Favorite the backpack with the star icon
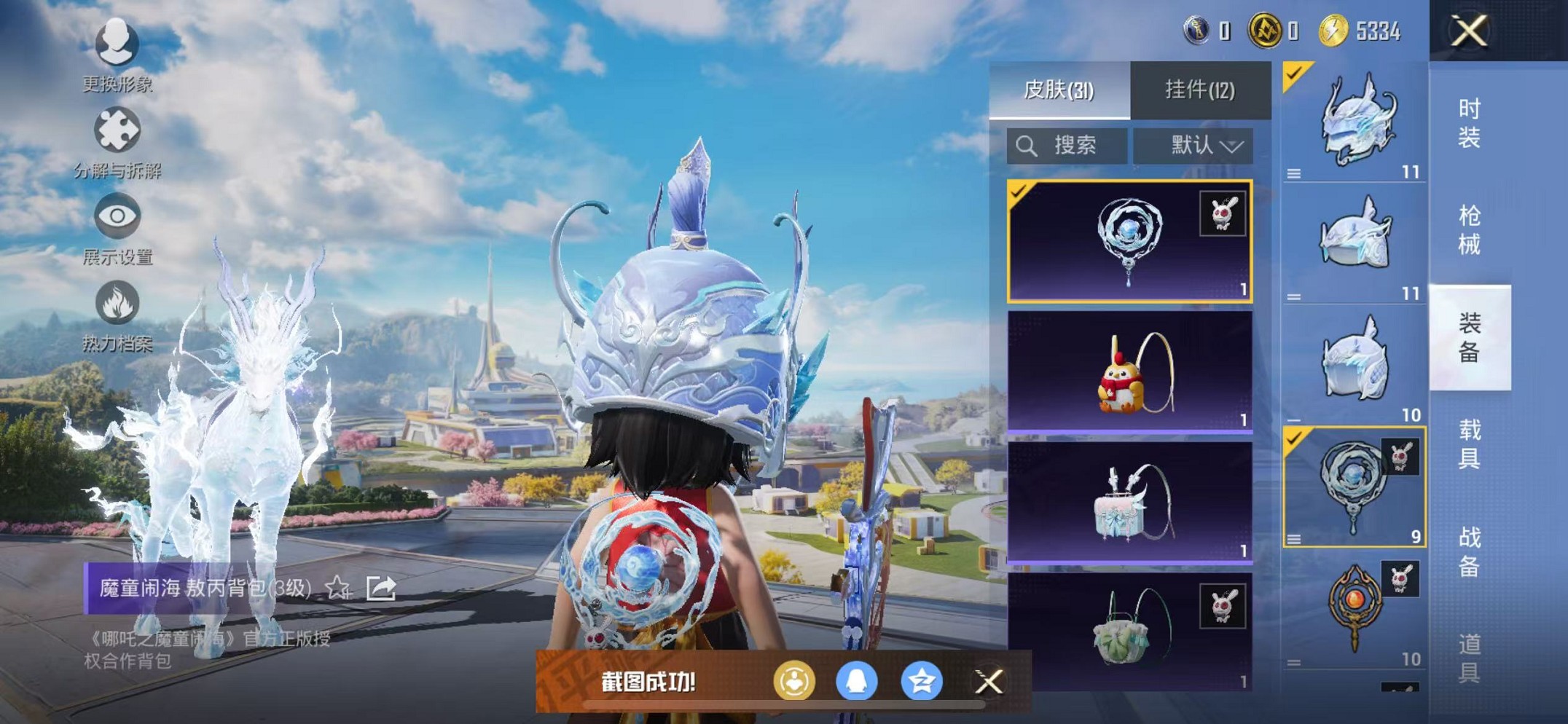Viewport: 1568px width, 724px height. [337, 587]
